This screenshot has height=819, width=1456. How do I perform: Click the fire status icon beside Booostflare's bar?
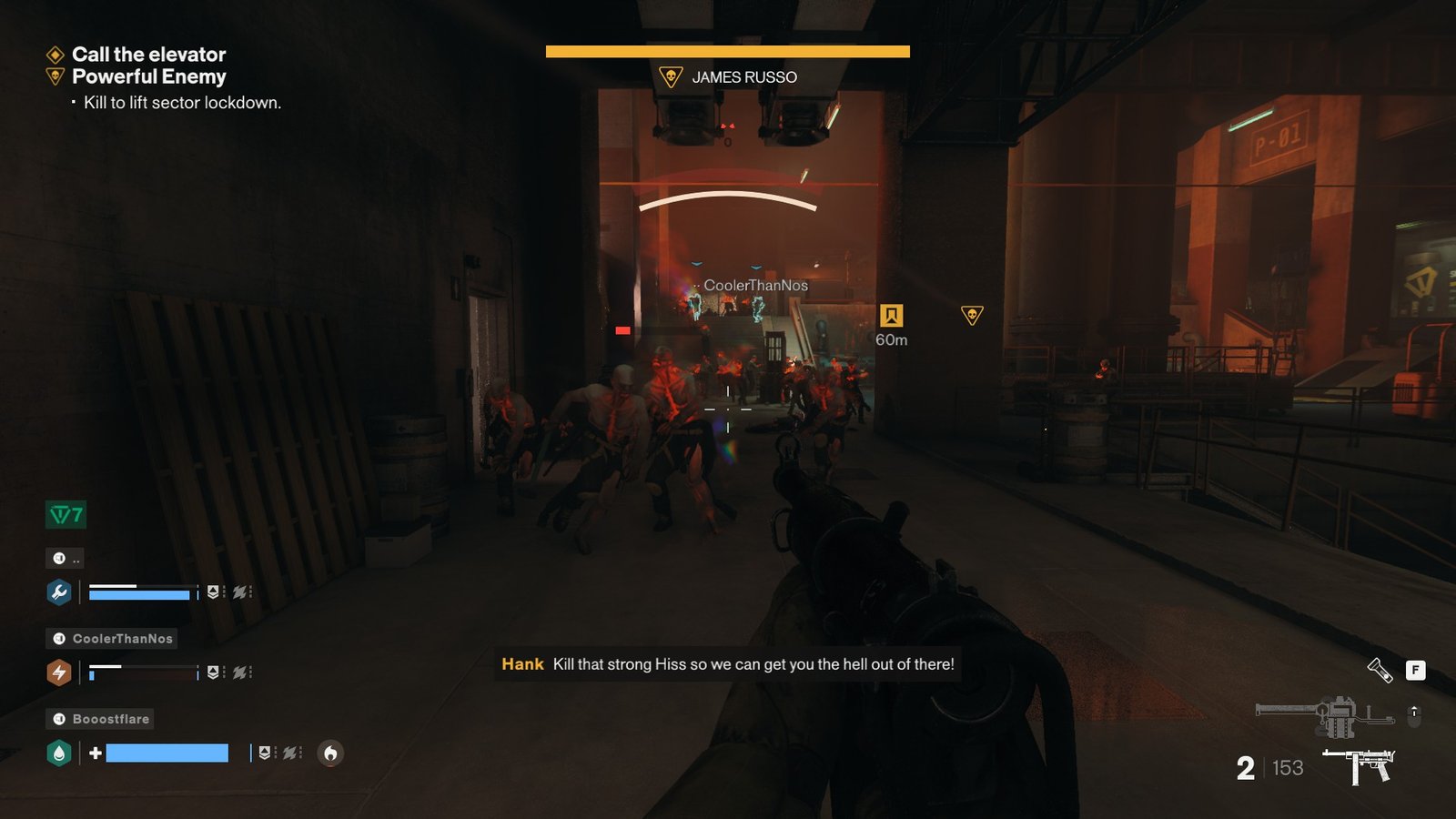click(329, 753)
